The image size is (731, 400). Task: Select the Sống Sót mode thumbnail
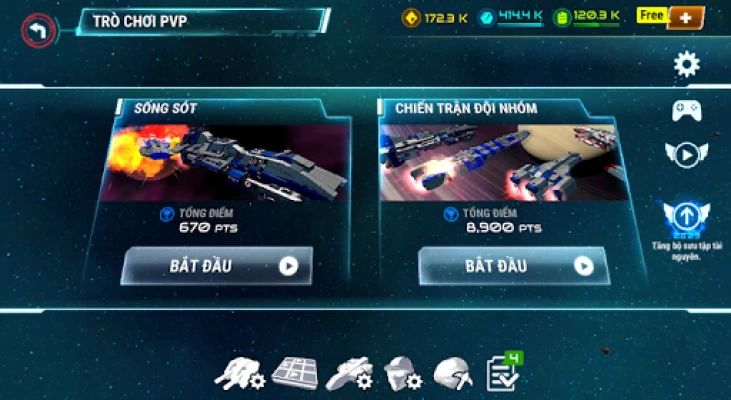(229, 161)
